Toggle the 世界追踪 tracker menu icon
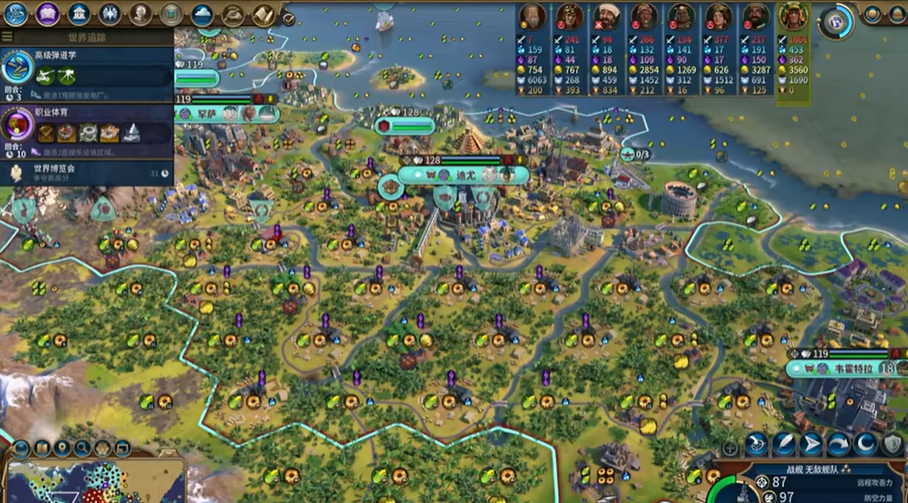This screenshot has height=503, width=908. [8, 37]
